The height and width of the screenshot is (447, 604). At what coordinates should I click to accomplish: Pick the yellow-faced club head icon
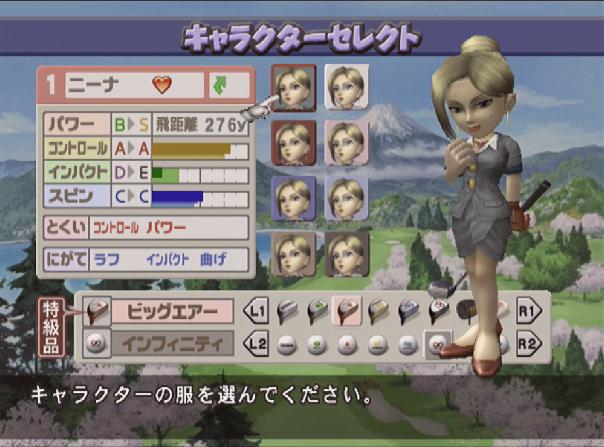pos(376,311)
